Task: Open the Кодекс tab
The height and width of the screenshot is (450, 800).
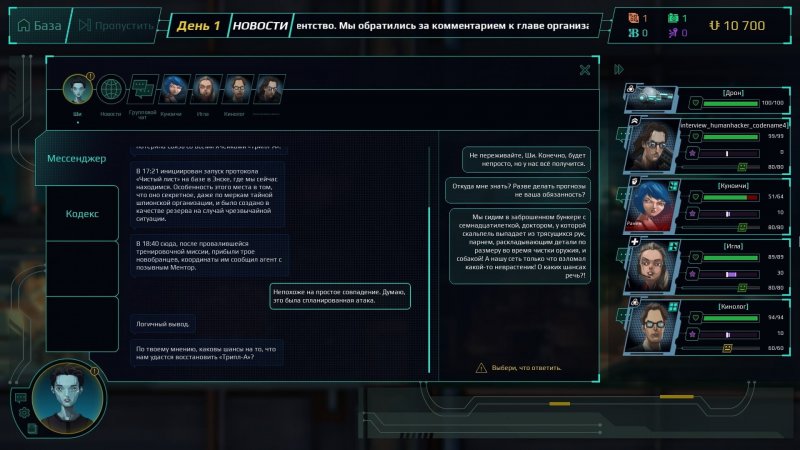Action: (82, 214)
